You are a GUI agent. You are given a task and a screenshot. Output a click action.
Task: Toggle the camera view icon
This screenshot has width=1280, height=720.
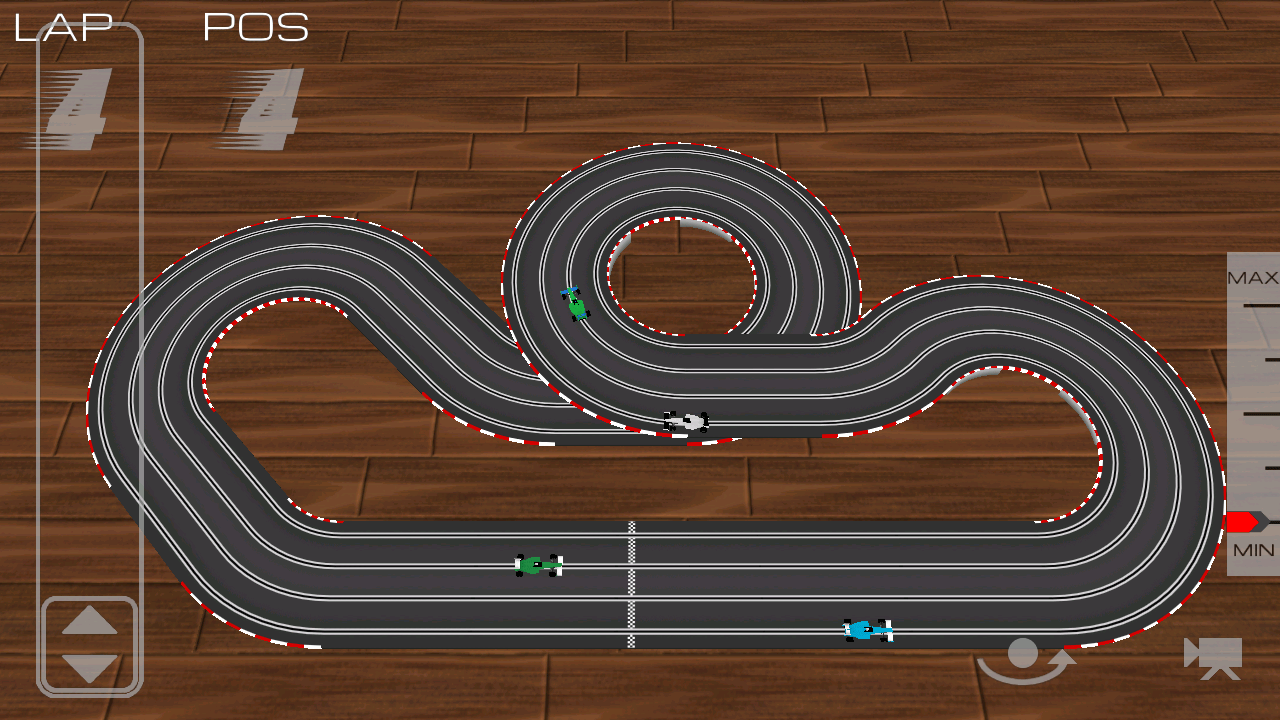[x=1213, y=657]
